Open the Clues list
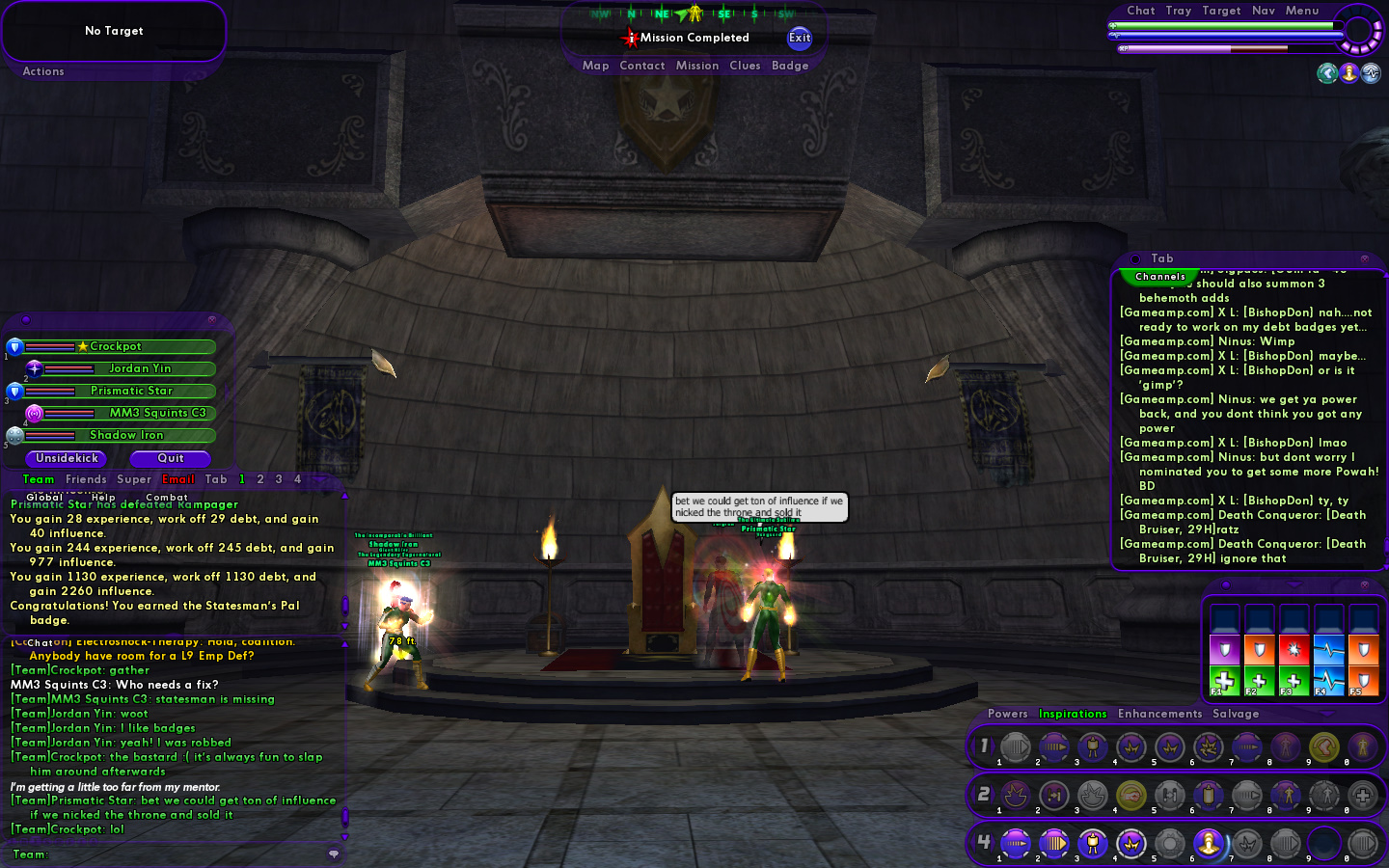Image resolution: width=1389 pixels, height=868 pixels. point(745,66)
